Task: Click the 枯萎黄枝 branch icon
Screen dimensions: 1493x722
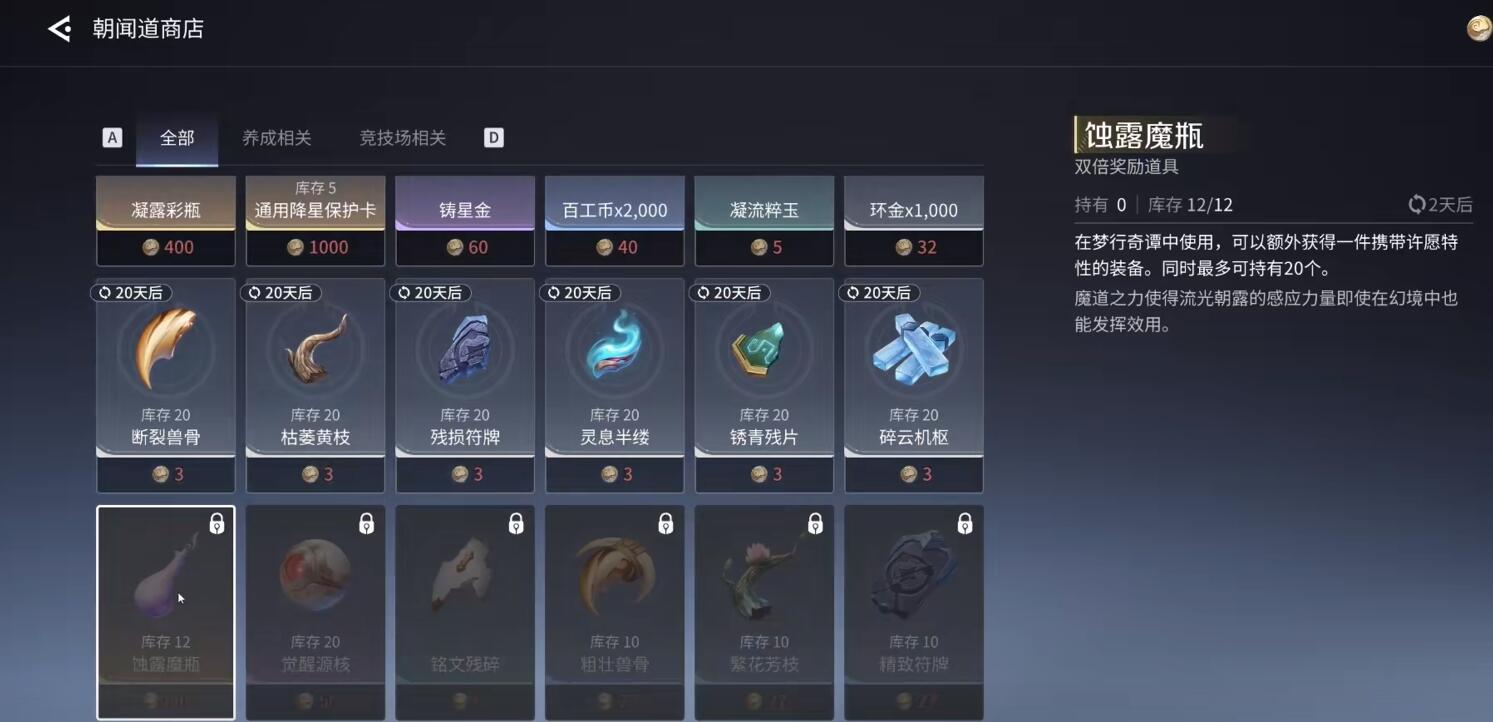Action: (315, 350)
